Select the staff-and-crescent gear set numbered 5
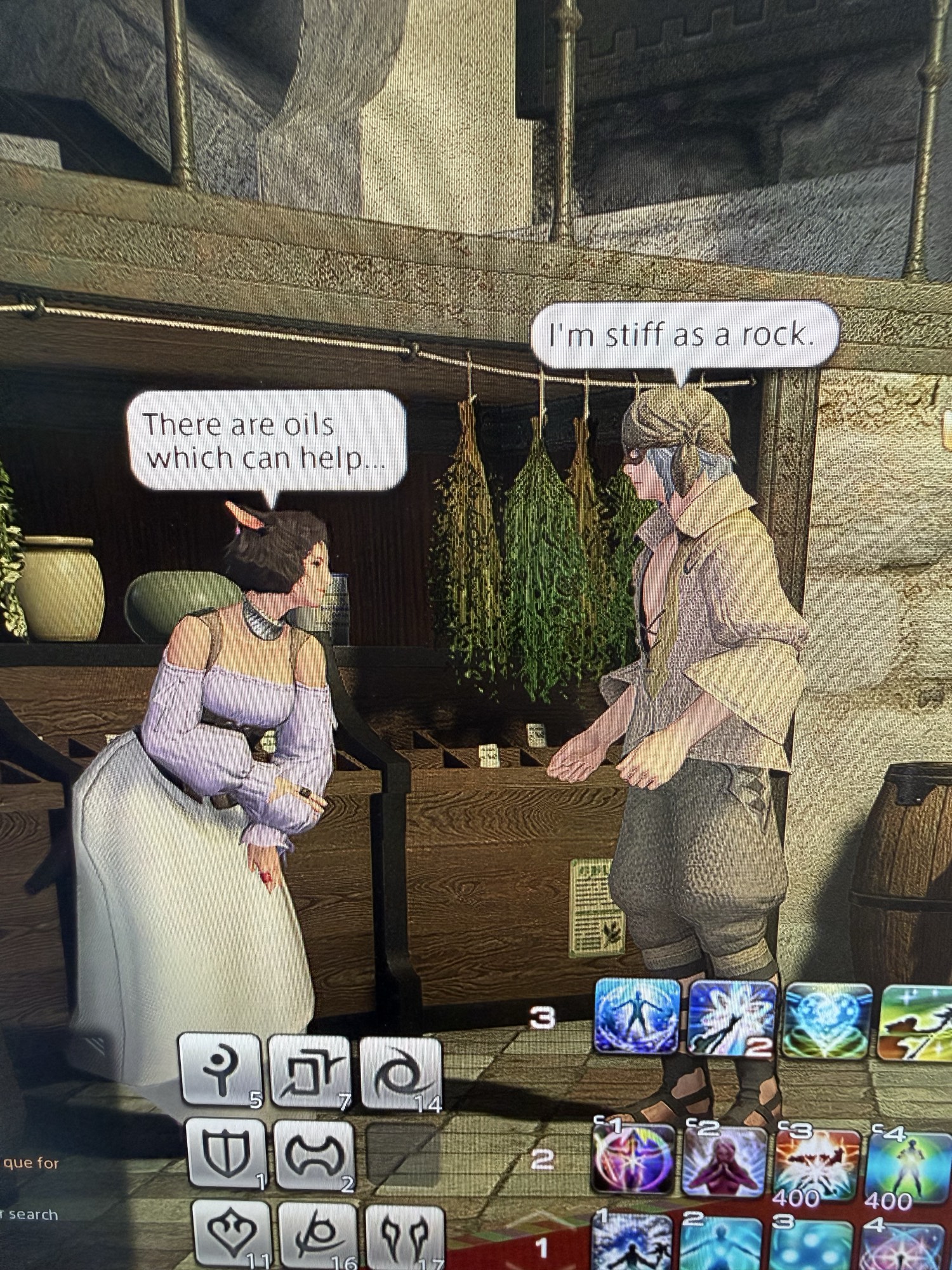 220,1069
